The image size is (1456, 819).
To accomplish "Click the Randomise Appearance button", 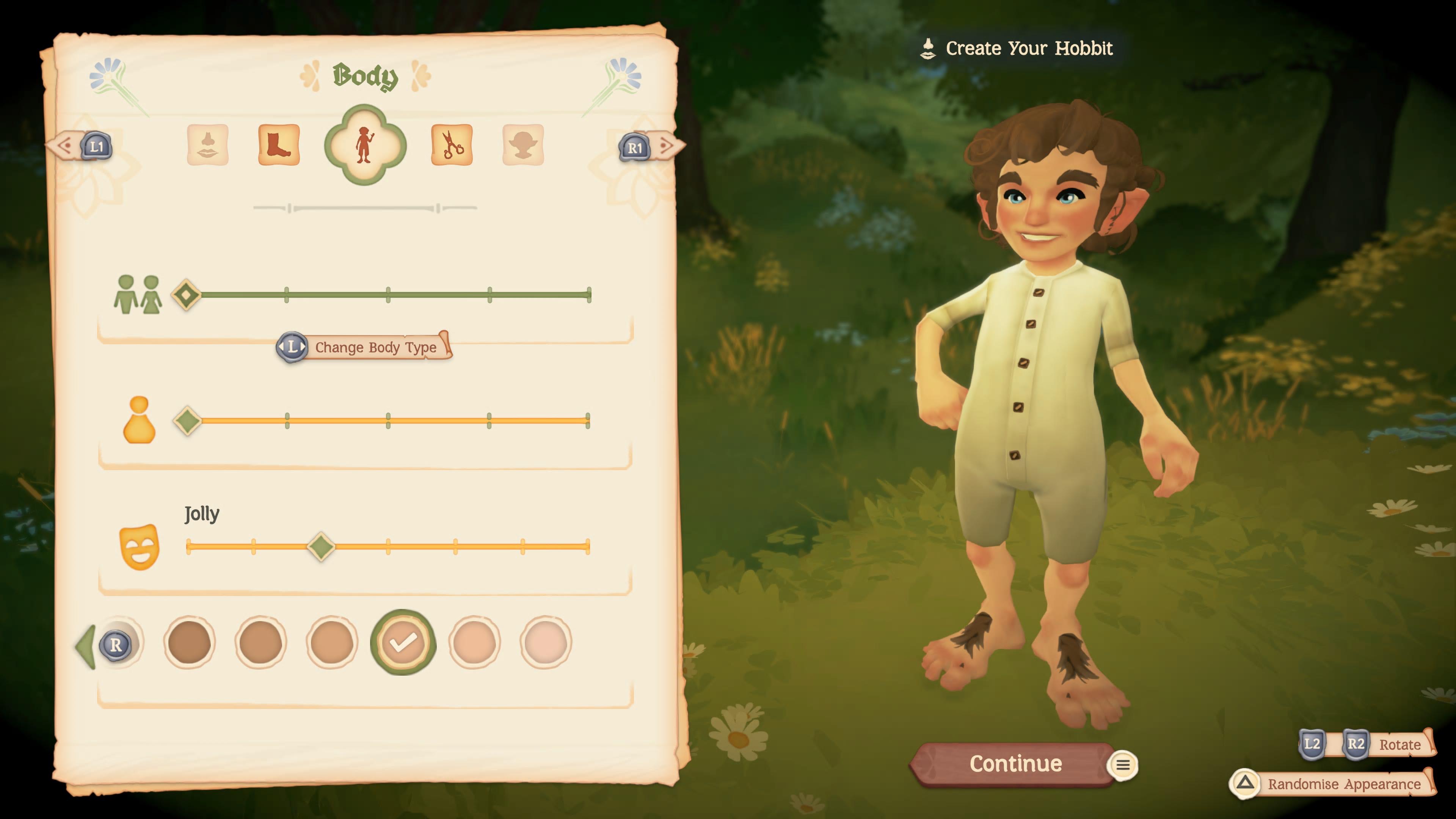I will [1343, 784].
